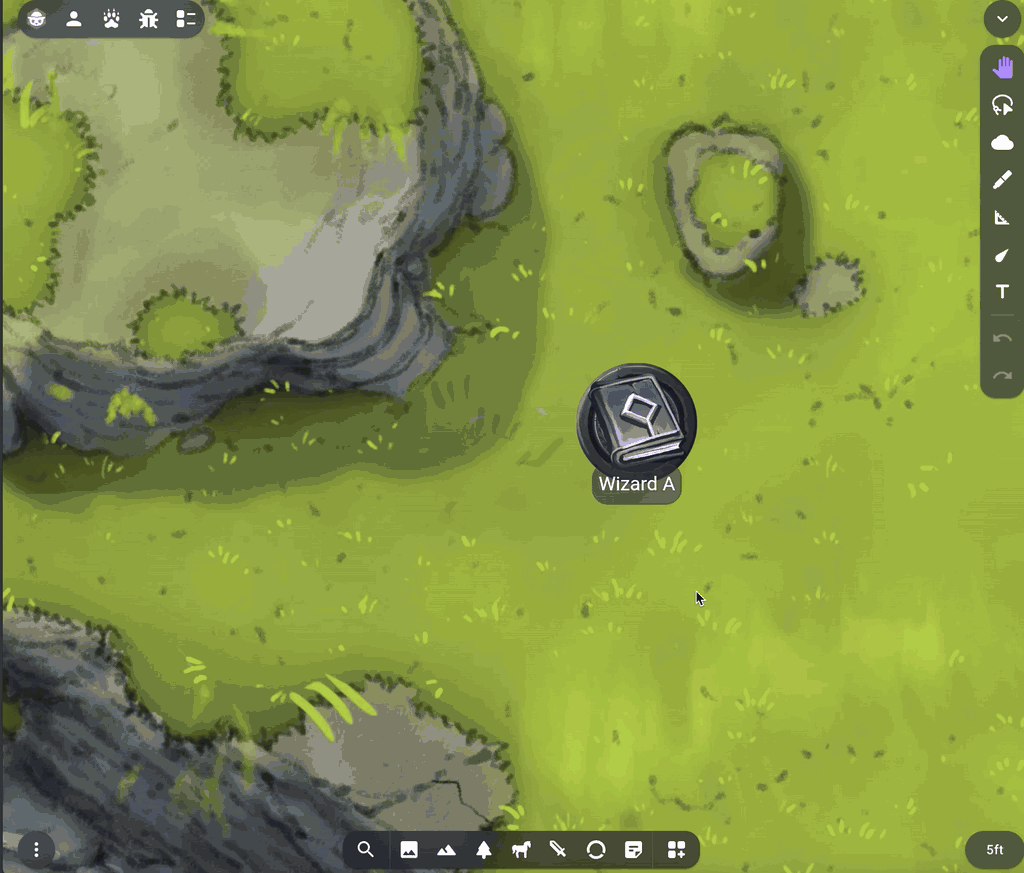Browse the pine tree scenery assets
The image size is (1024, 873).
484,850
